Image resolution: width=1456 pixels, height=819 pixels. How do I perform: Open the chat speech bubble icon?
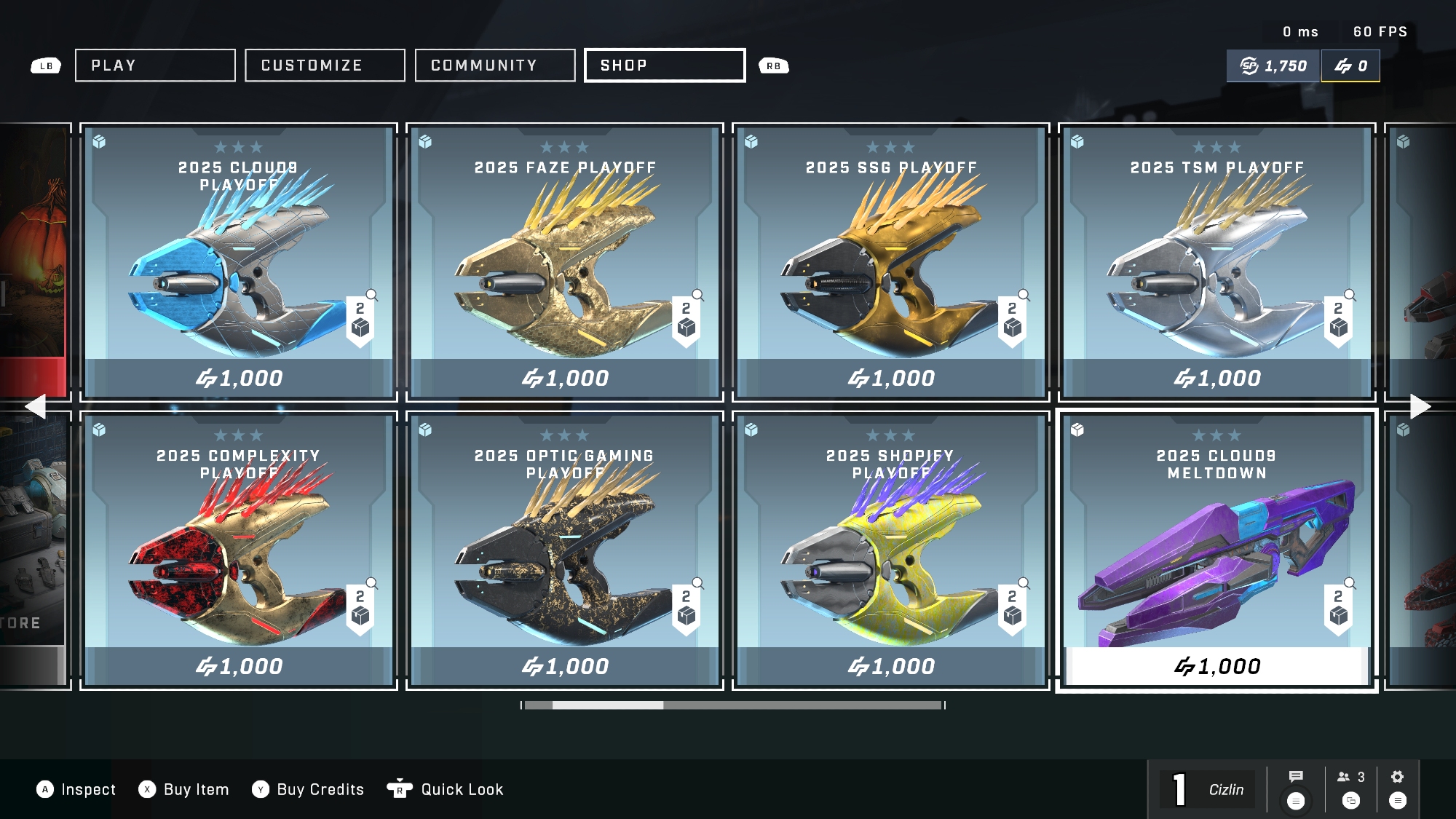(x=1296, y=778)
